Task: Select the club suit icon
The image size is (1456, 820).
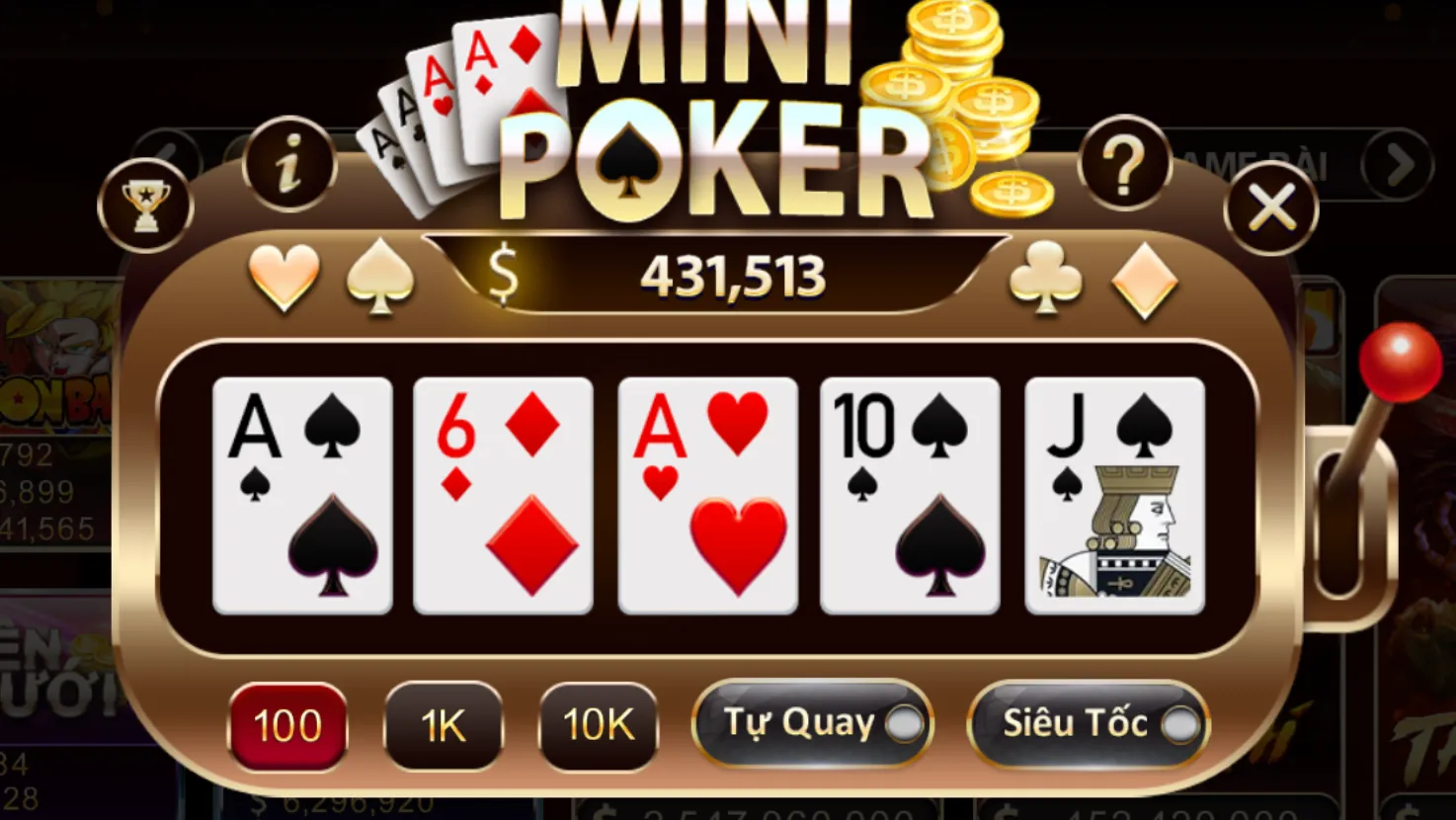Action: tap(1044, 277)
